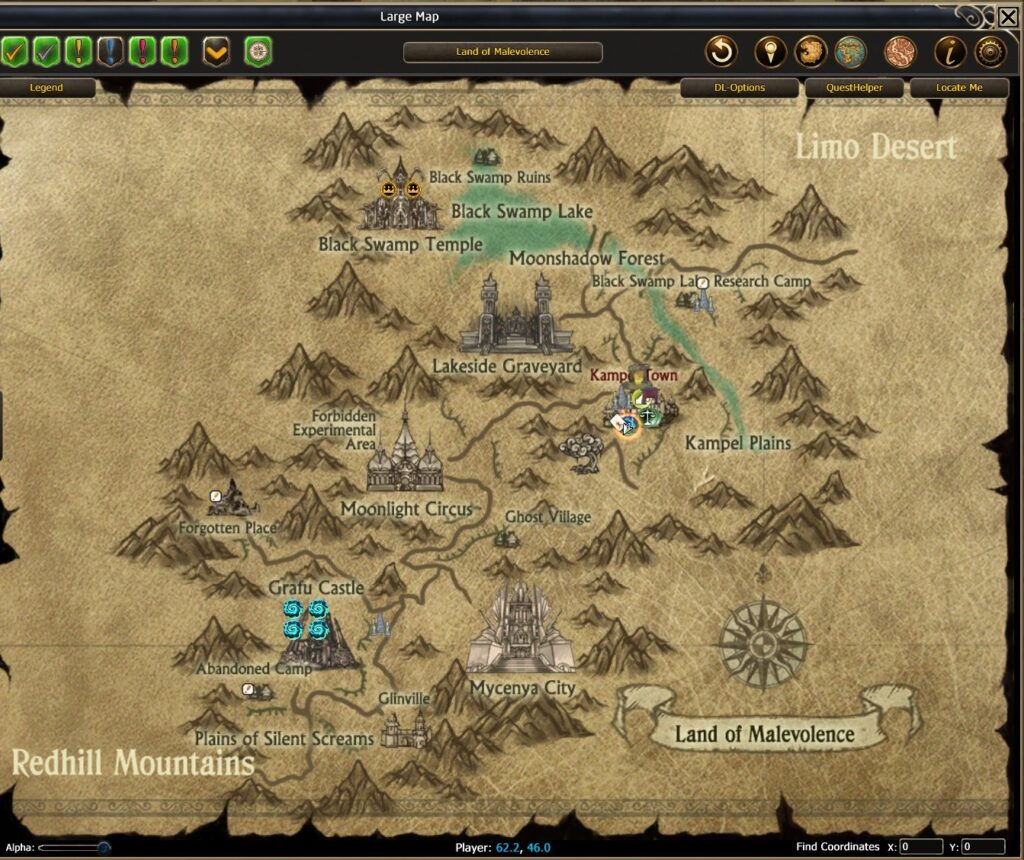Toggle the grey checkmark quest filter
The width and height of the screenshot is (1024, 860).
(x=46, y=50)
